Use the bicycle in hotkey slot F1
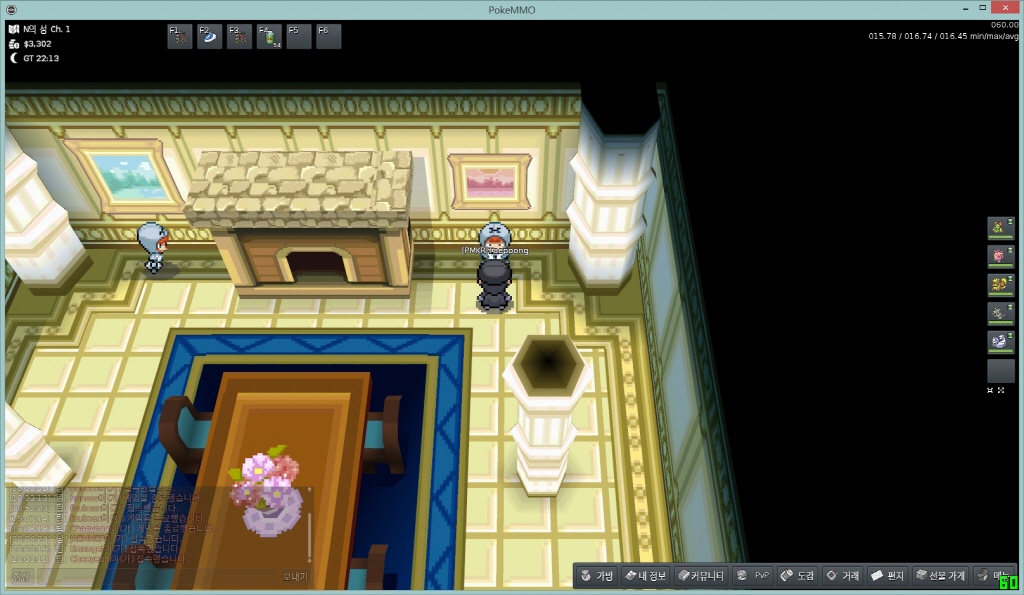The width and height of the screenshot is (1024, 595). (x=180, y=37)
